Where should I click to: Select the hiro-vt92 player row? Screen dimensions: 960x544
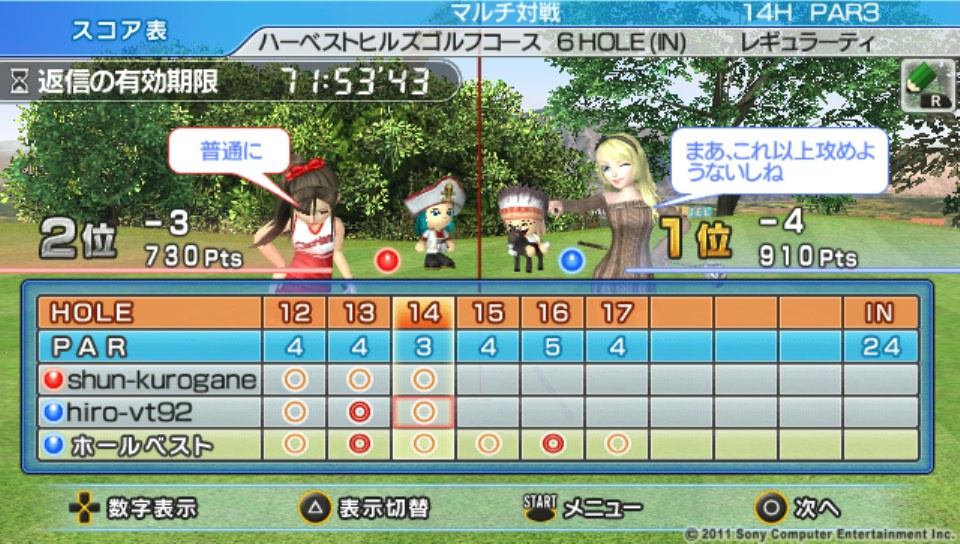[150, 412]
